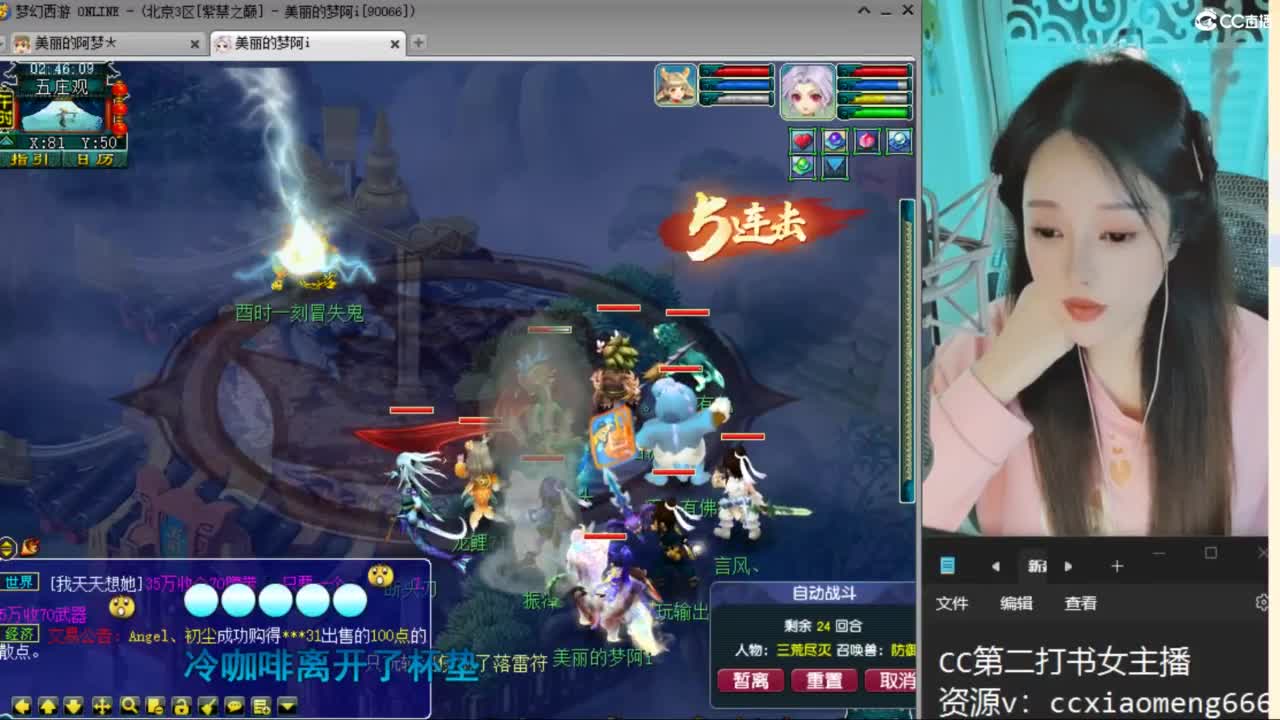Collapse the minimap with the arrow toggle
Screen dimensions: 1280x720
[6, 140]
